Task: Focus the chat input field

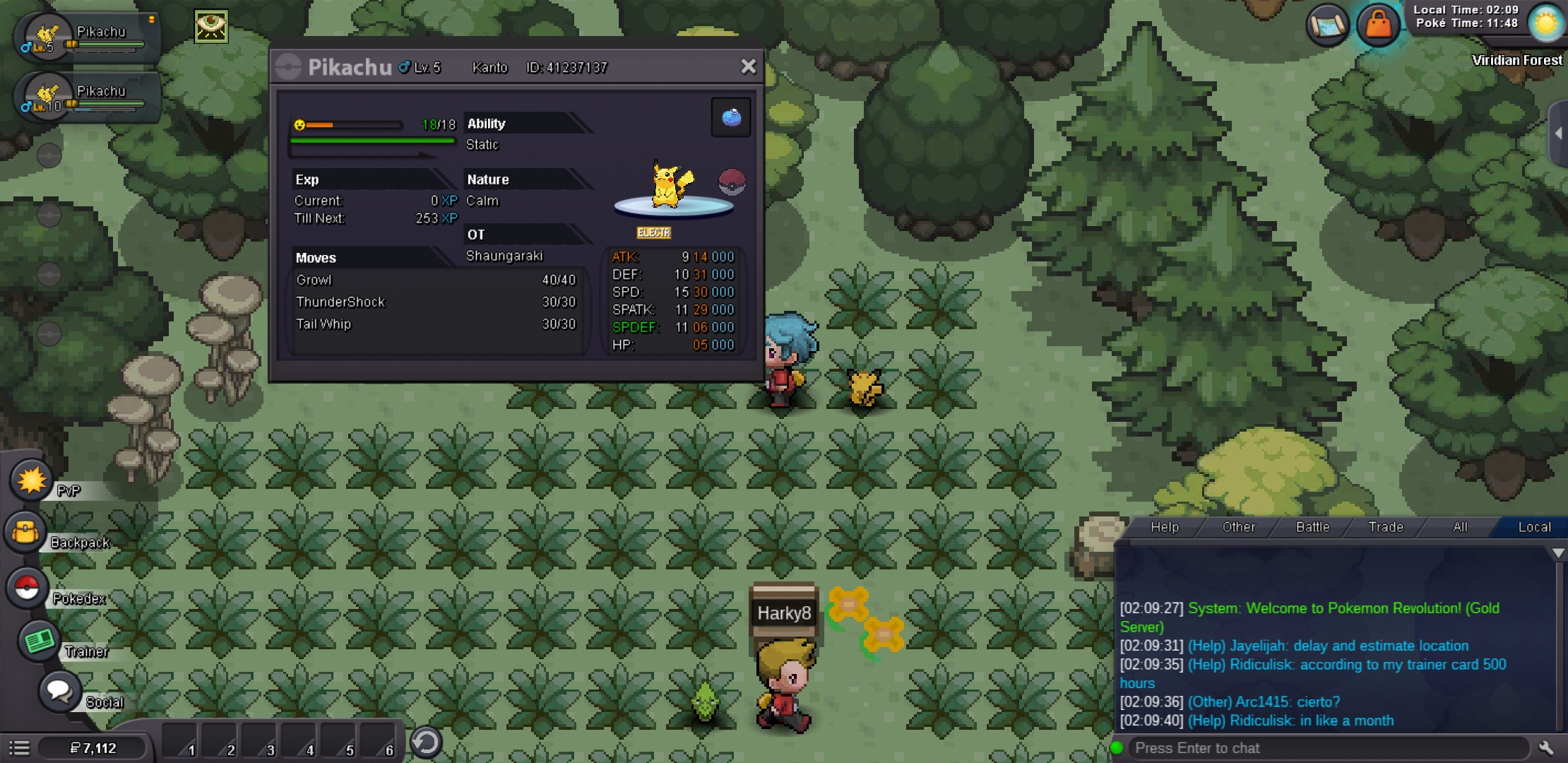Action: pyautogui.click(x=1328, y=748)
